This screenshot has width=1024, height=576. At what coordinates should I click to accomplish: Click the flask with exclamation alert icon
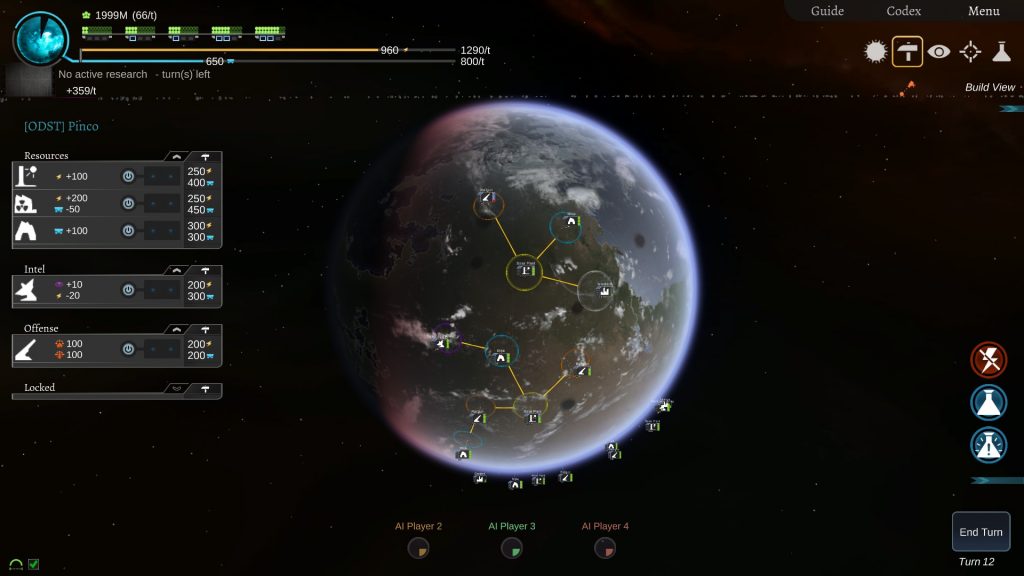click(989, 445)
